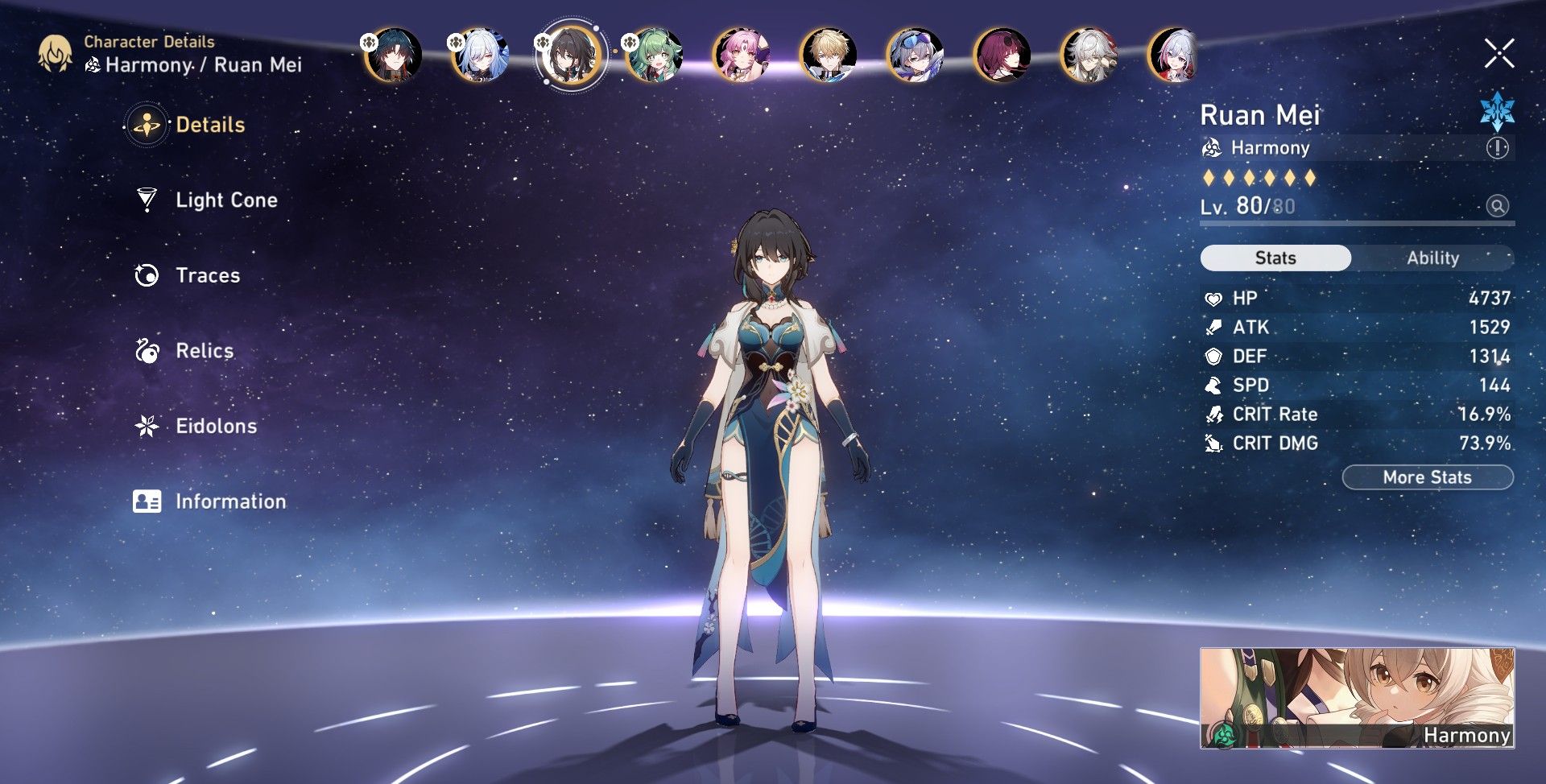Click the level preview magnifier icon

(x=1497, y=206)
